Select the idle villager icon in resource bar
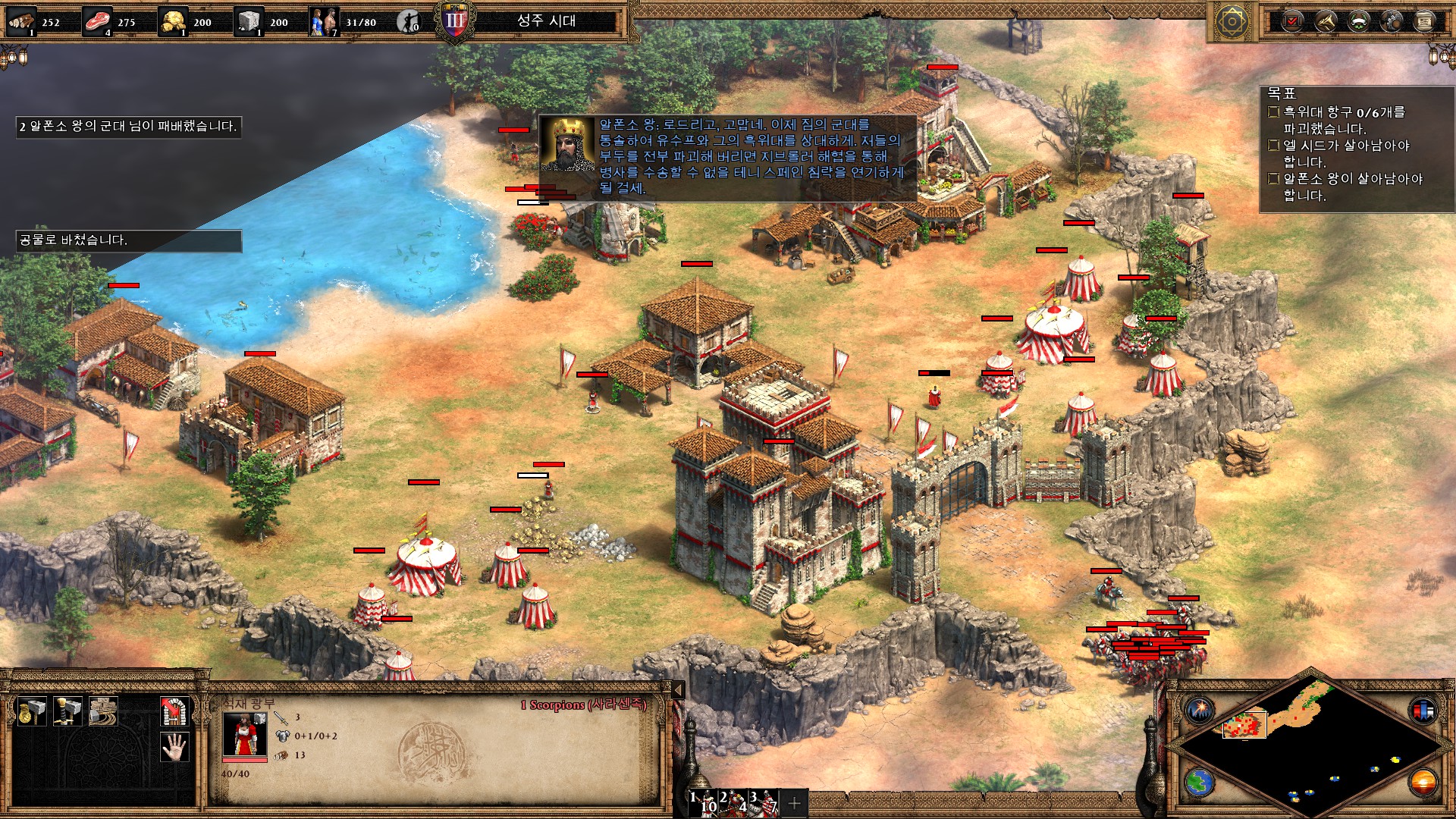Viewport: 1456px width, 819px height. pos(409,22)
